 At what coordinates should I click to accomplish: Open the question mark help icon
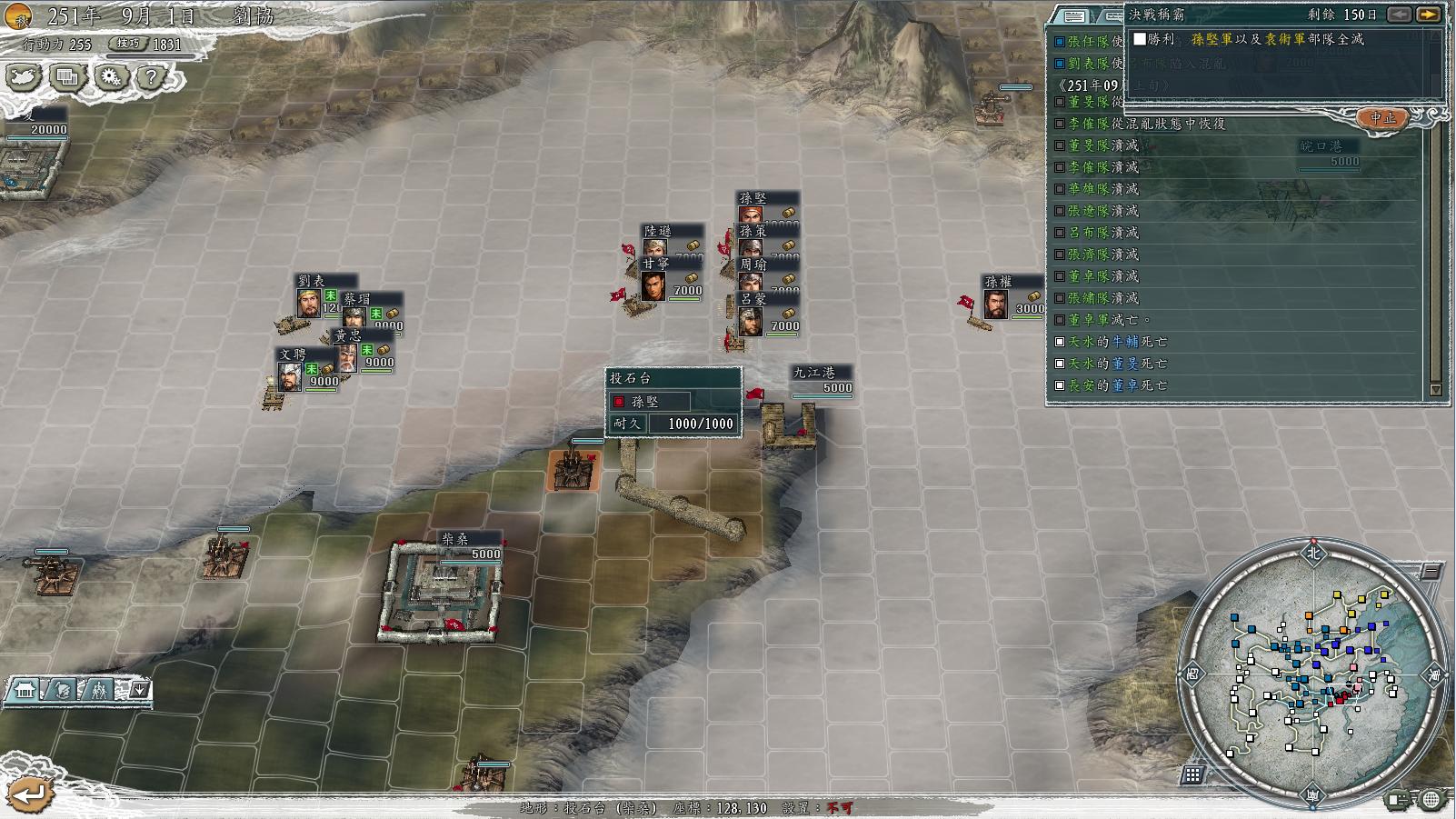152,77
